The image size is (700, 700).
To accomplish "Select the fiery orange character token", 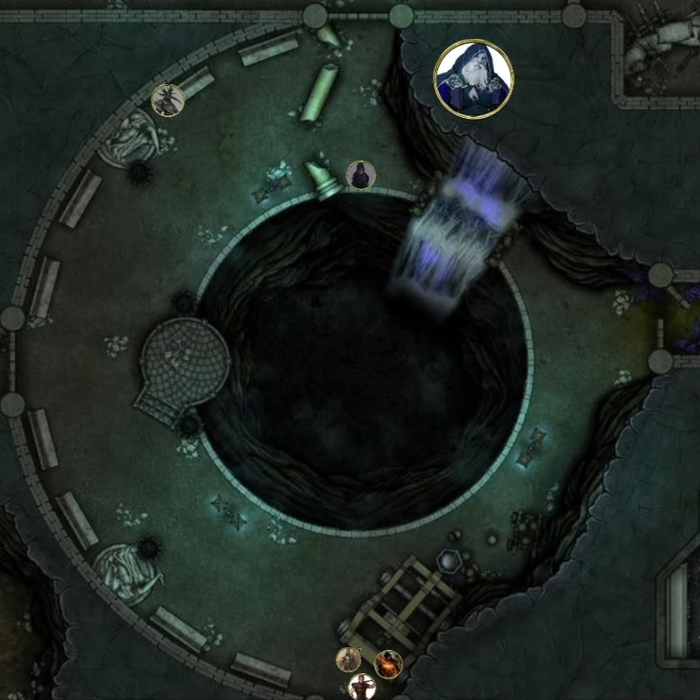I will tap(388, 663).
